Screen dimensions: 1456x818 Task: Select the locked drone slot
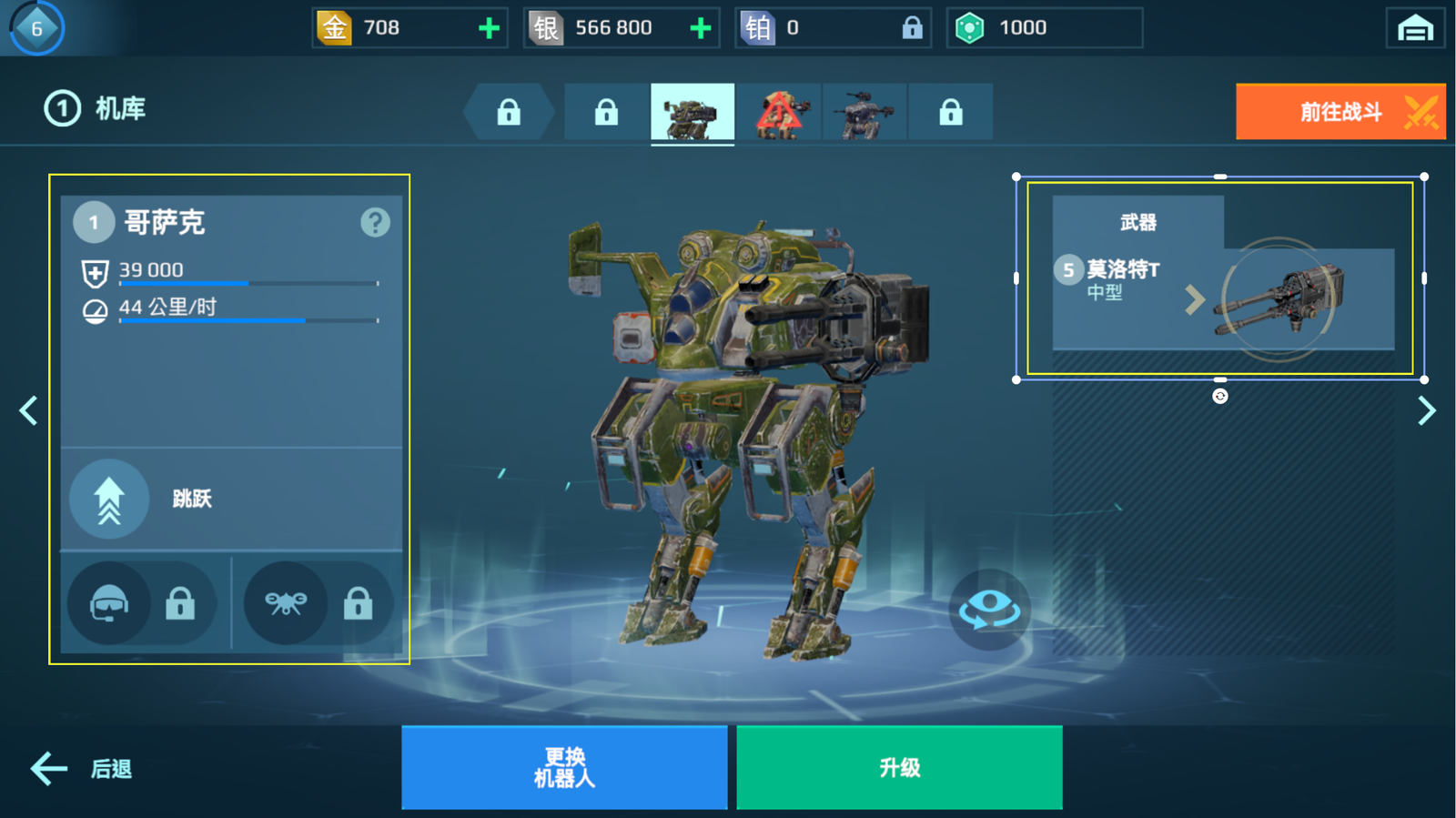click(318, 603)
